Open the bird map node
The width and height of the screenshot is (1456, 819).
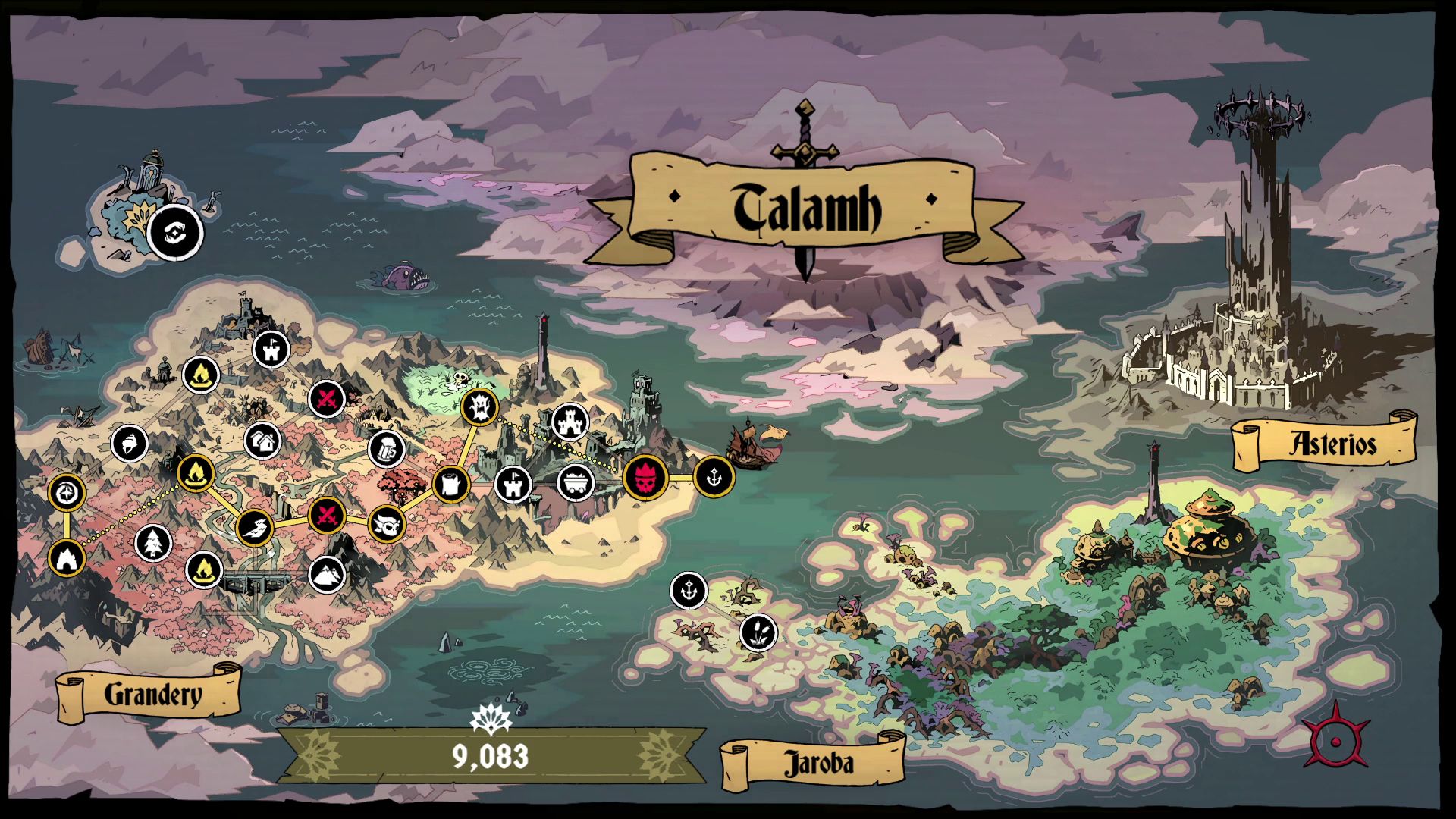point(254,528)
